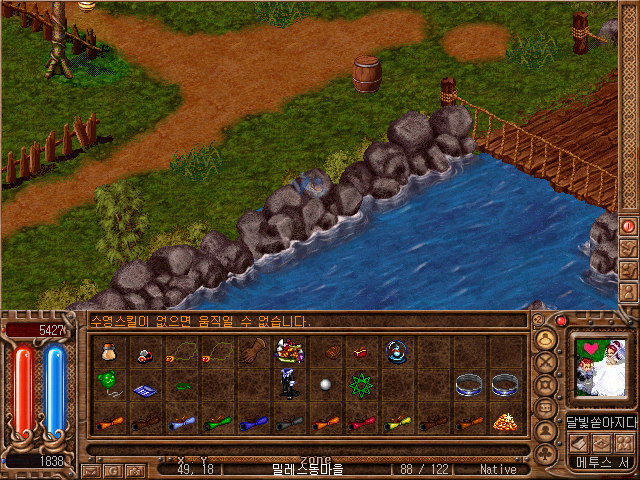Select the white pearl orb
This screenshot has width=640, height=480.
click(x=324, y=385)
